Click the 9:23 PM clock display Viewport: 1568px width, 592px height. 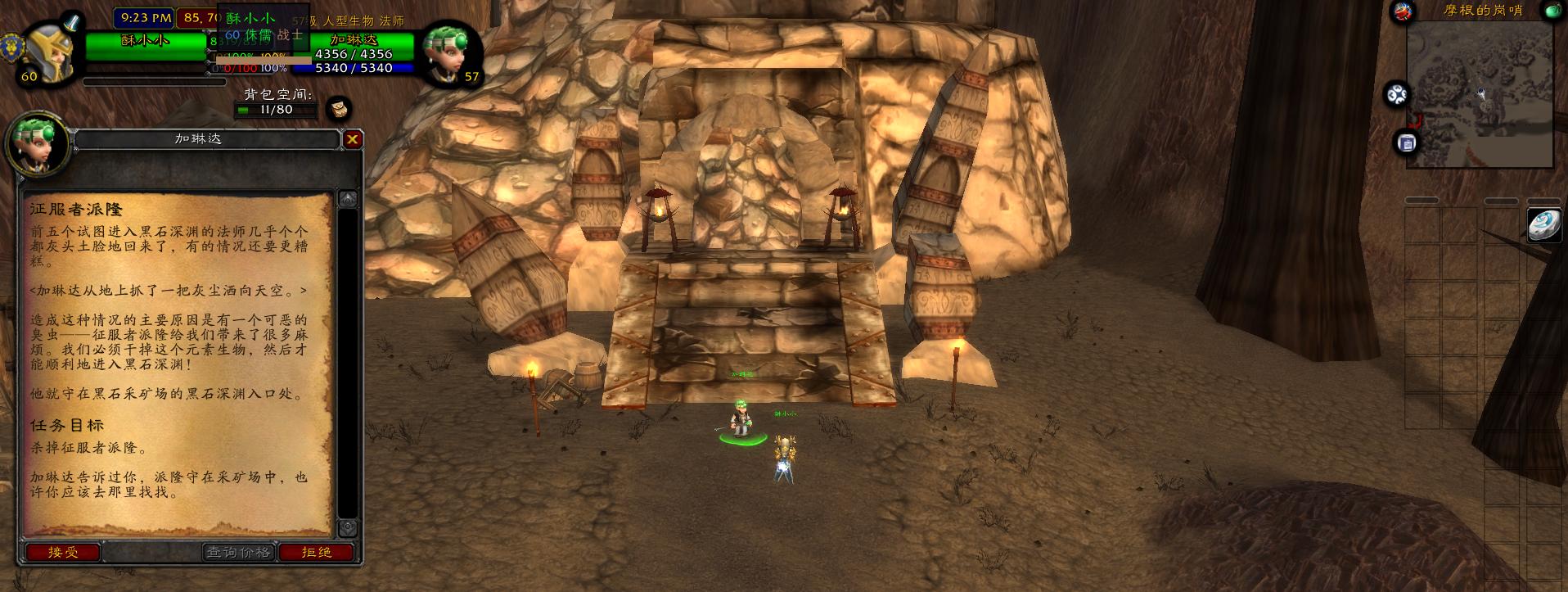pos(146,17)
